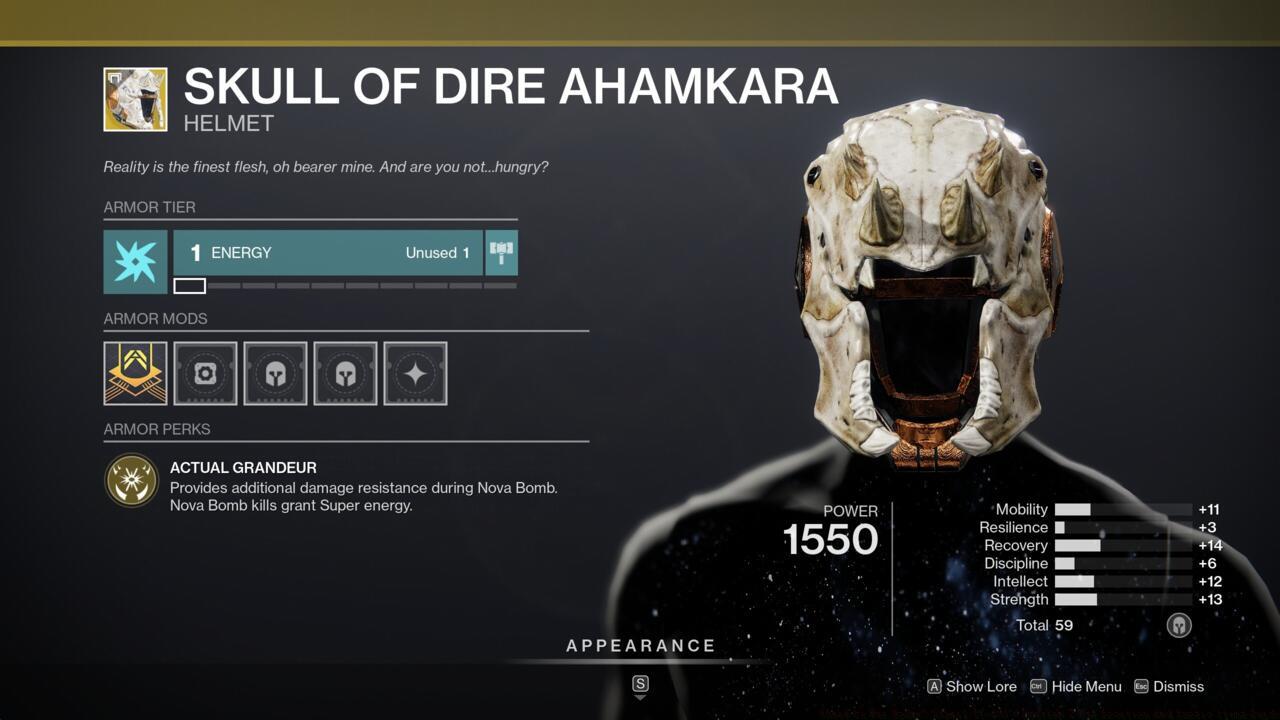Click the emblem icon beside Total stat

(1179, 625)
